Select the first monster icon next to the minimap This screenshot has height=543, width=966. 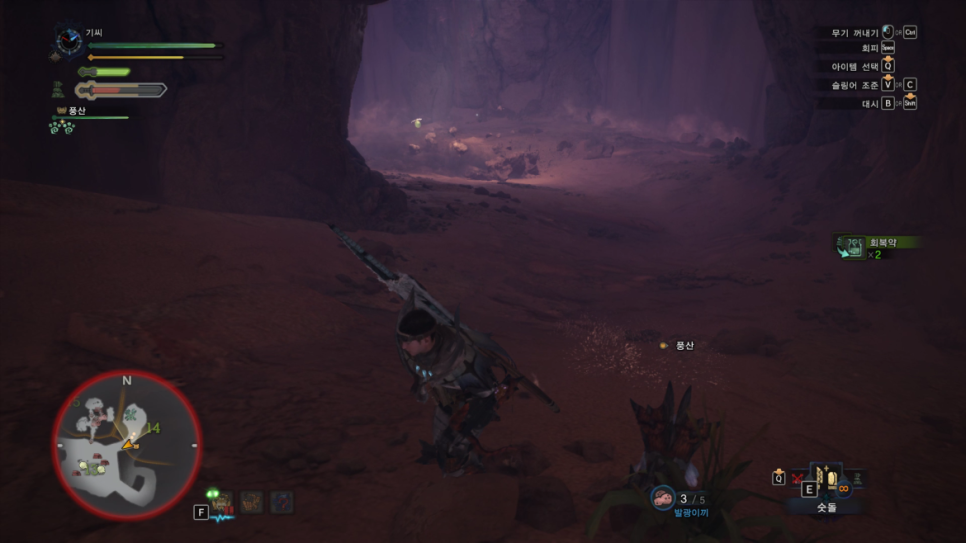coord(221,501)
